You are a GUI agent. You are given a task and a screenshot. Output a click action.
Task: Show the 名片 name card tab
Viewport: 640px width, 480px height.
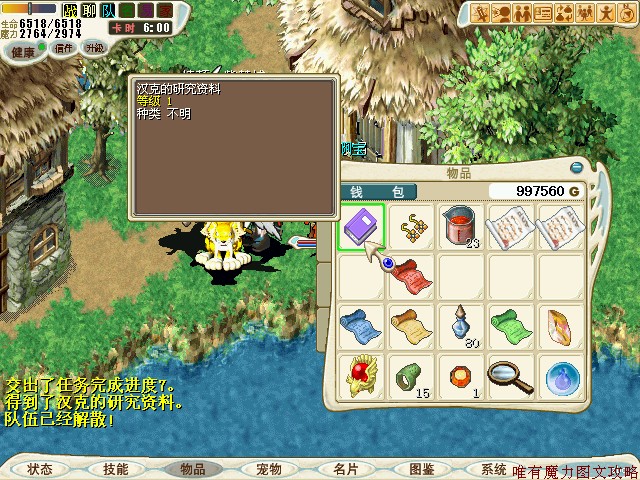[x=345, y=469]
